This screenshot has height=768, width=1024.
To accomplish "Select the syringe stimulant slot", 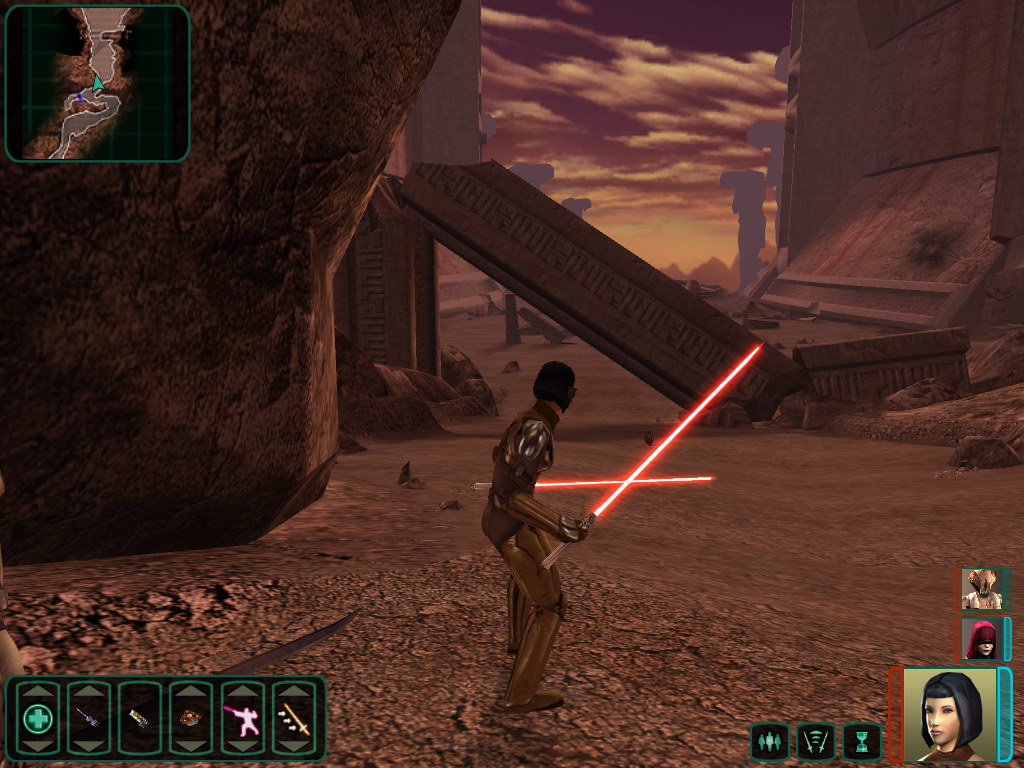I will [88, 718].
